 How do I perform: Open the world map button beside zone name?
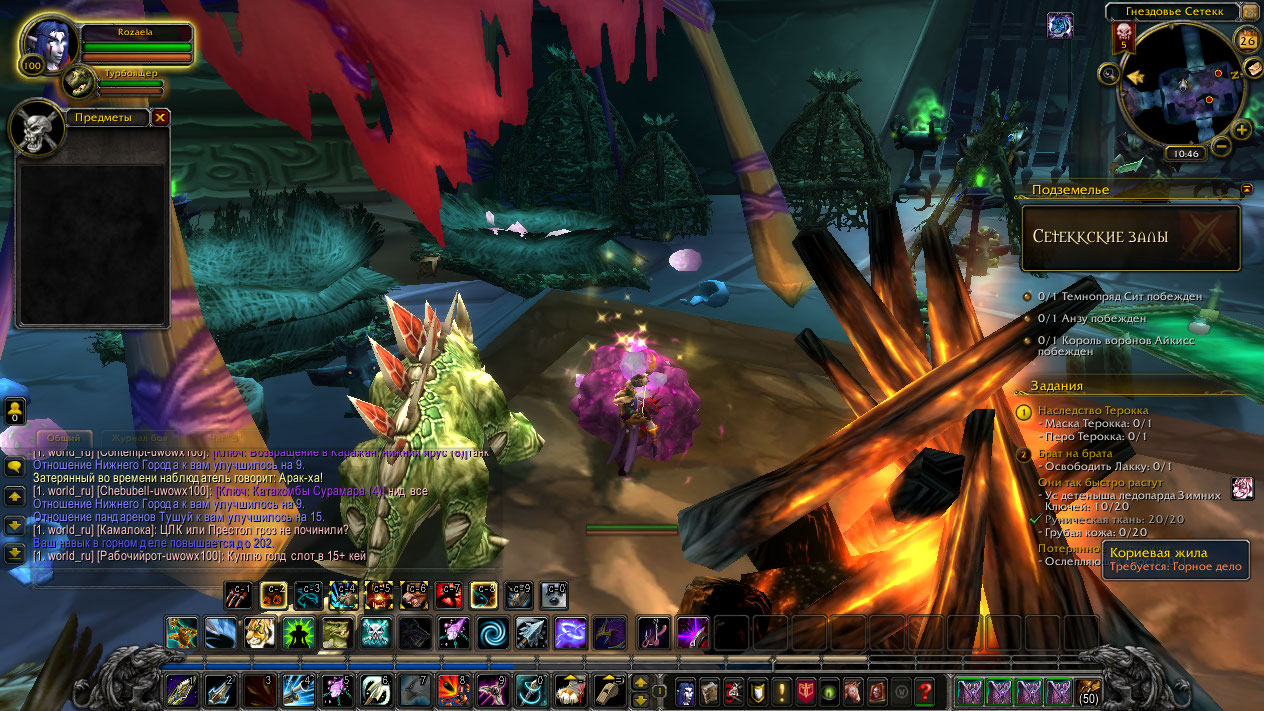tap(1250, 11)
